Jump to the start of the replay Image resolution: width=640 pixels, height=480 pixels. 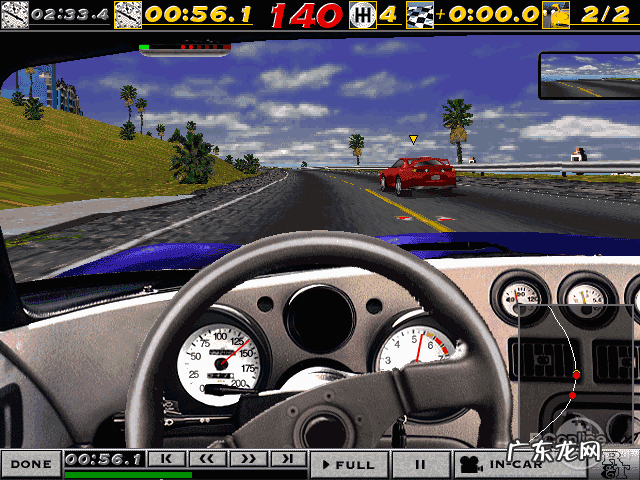click(167, 459)
